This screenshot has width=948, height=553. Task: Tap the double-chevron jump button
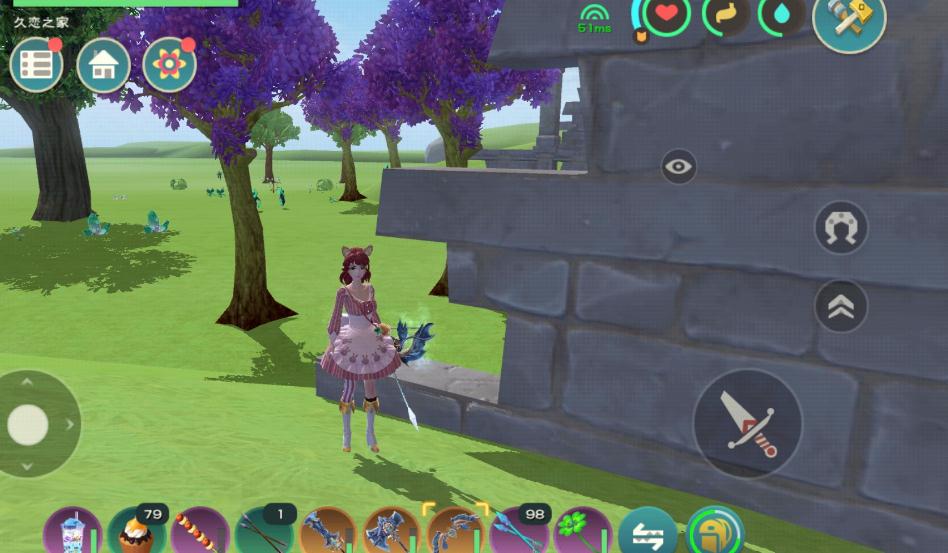(841, 306)
